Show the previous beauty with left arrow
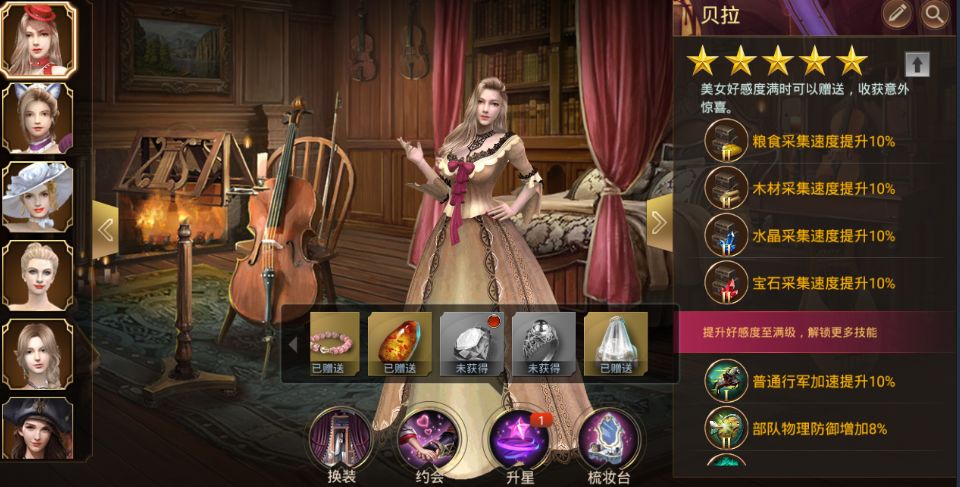 tap(106, 228)
